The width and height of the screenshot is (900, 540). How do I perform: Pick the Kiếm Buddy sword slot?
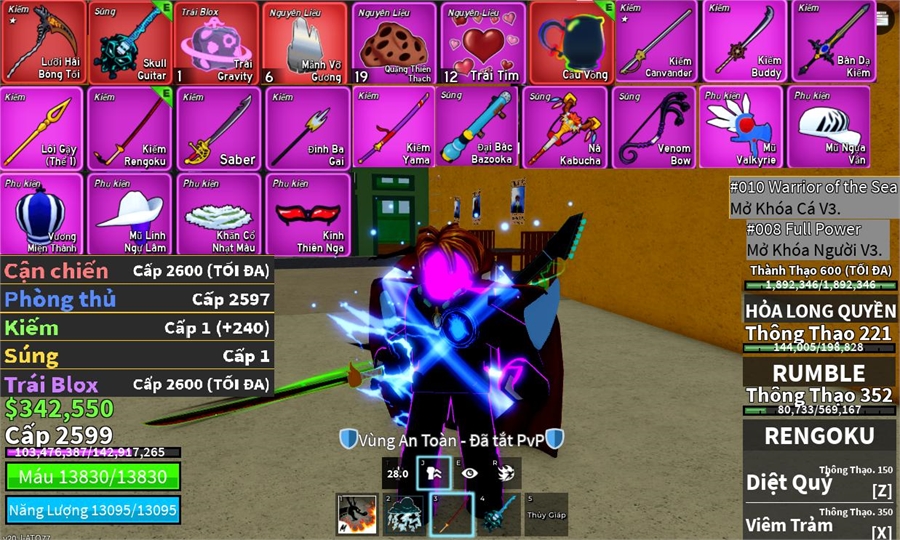pos(745,42)
